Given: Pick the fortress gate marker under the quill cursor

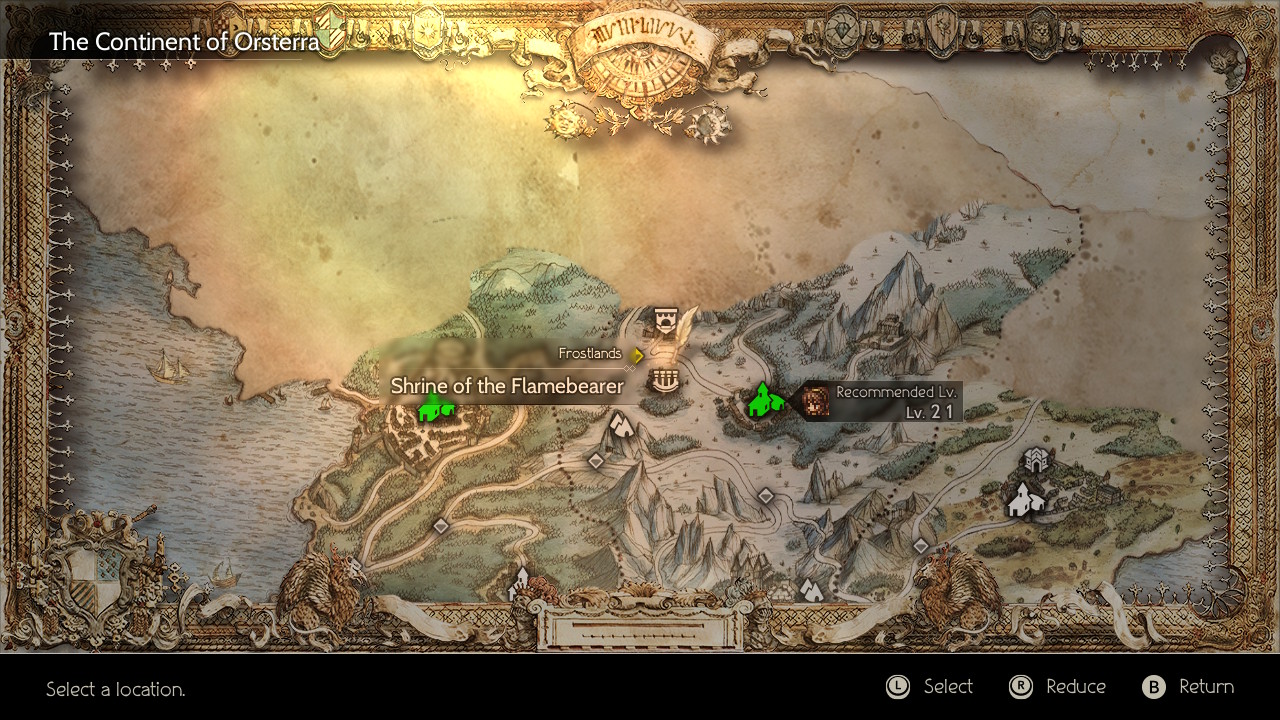Looking at the screenshot, I should [x=664, y=321].
